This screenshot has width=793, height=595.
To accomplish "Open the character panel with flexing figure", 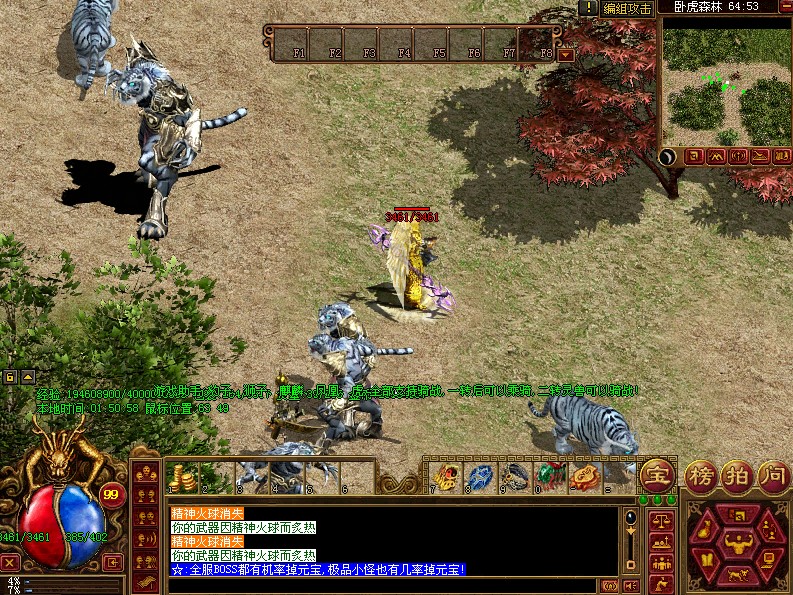I will [738, 545].
